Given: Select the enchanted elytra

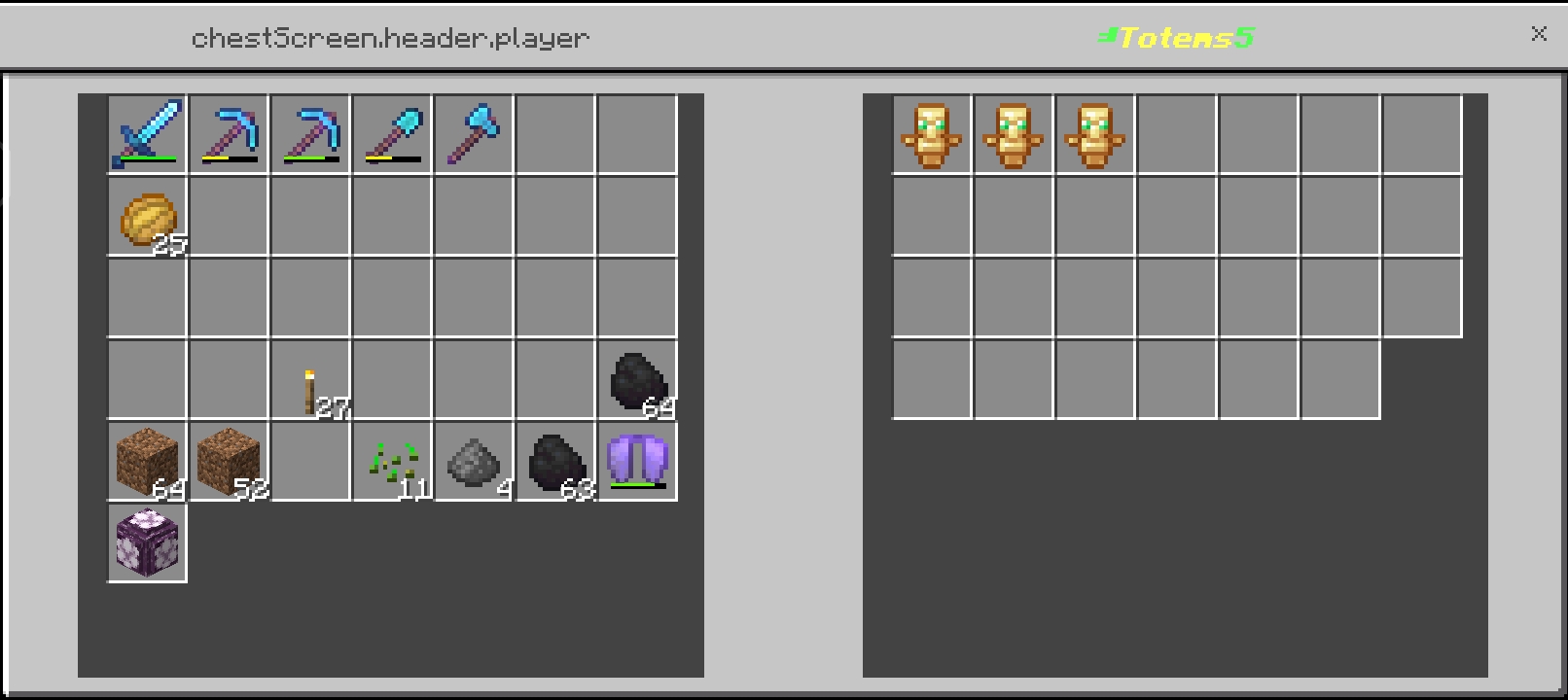Looking at the screenshot, I should tap(637, 460).
